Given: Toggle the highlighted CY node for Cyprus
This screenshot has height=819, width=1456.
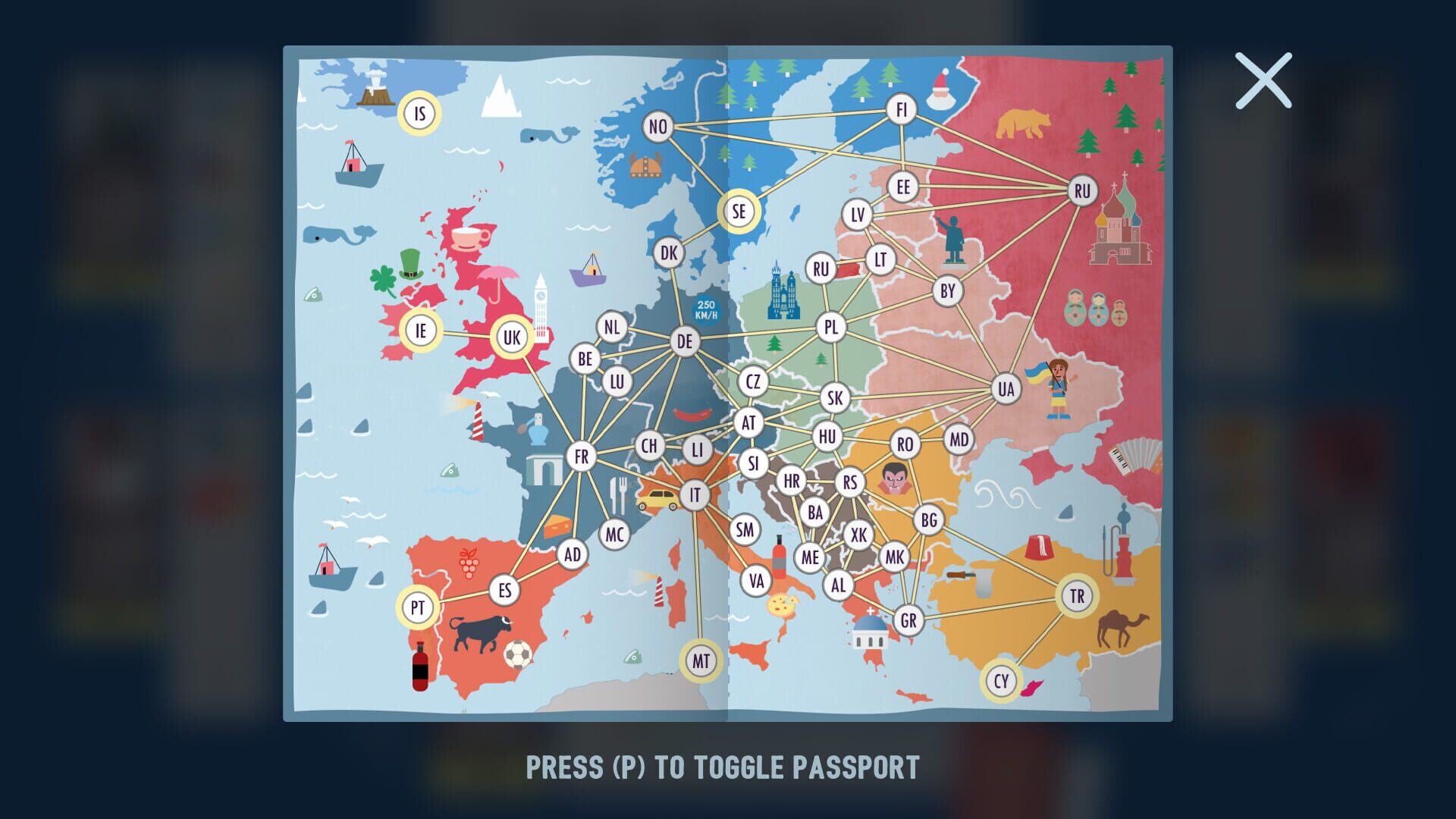Looking at the screenshot, I should [x=1003, y=679].
